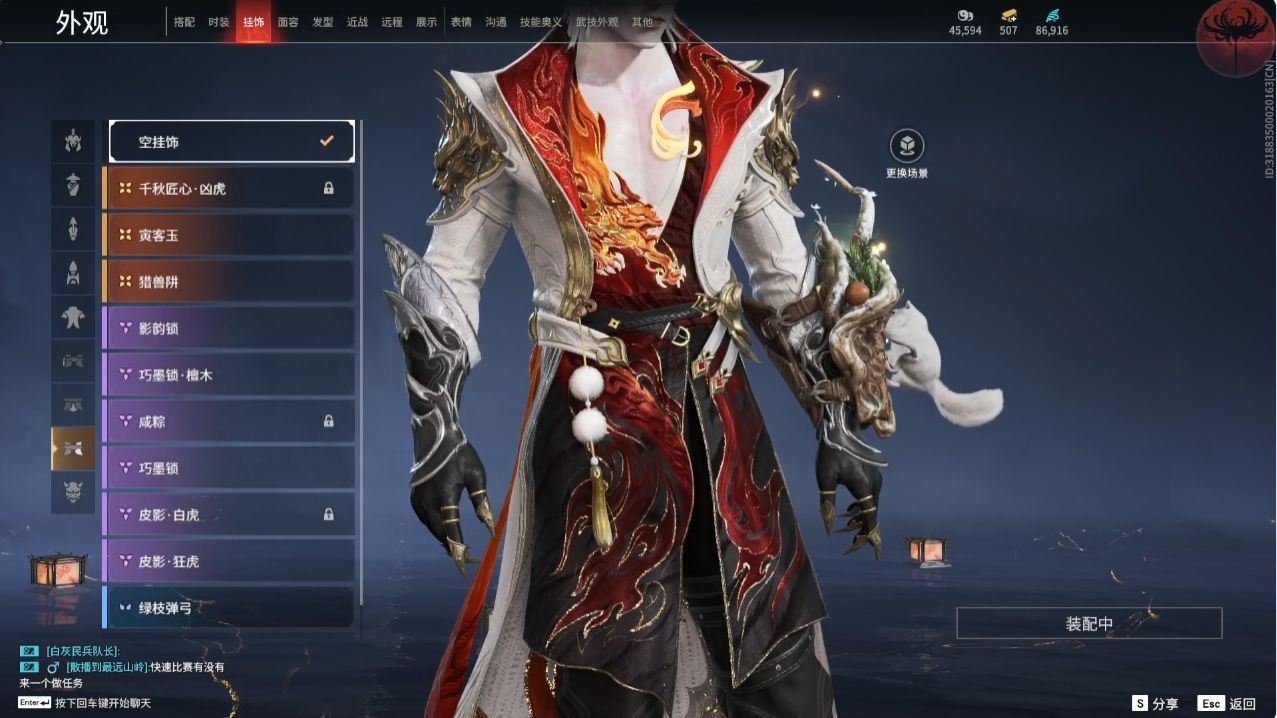Switch to the 武技外观 tab

click(597, 22)
